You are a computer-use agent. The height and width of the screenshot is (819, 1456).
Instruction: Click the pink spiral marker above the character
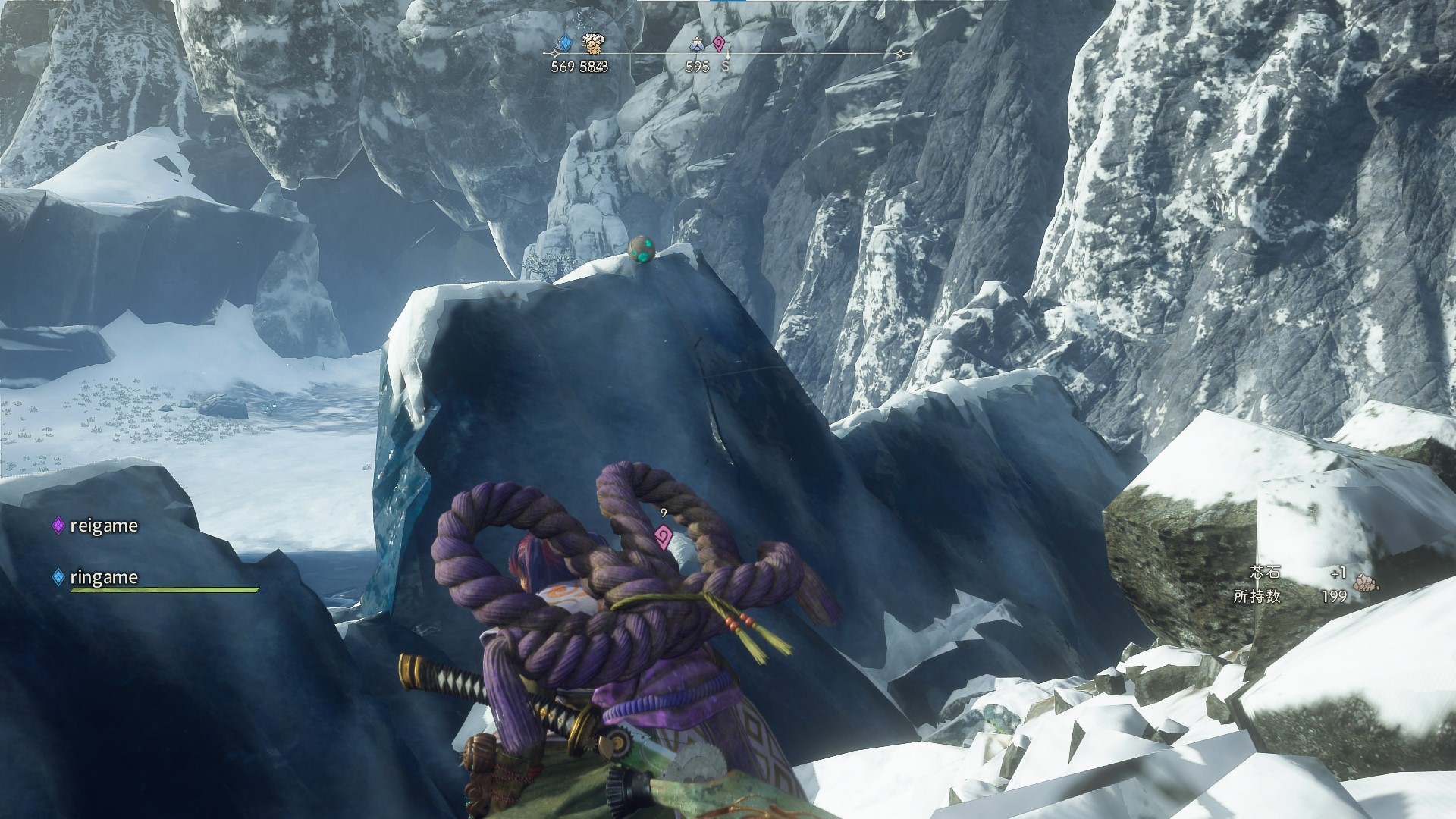coord(664,537)
